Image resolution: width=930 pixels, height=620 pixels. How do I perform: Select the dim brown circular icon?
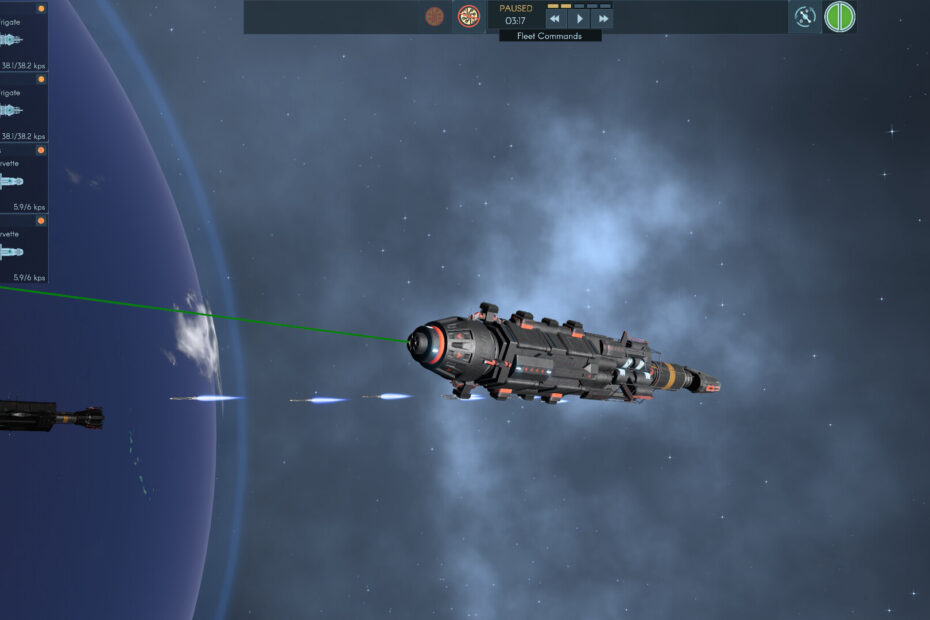click(x=434, y=16)
